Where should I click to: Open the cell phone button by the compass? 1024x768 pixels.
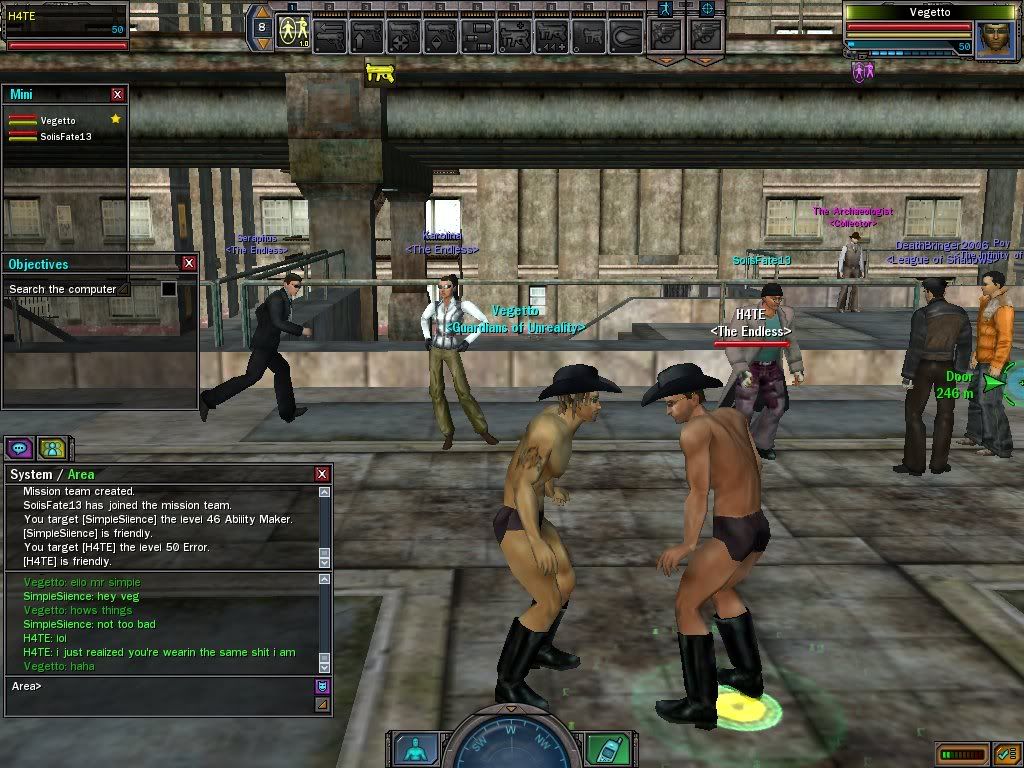click(601, 749)
